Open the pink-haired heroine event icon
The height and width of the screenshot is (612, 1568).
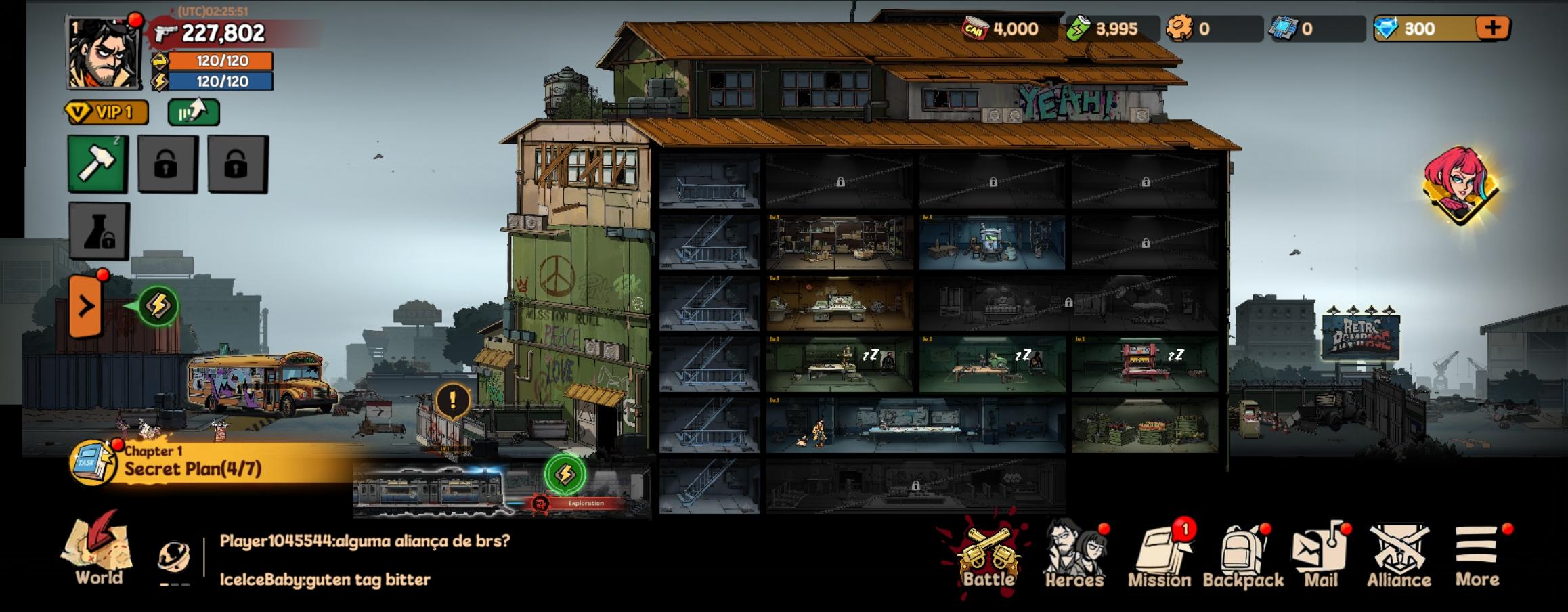click(1460, 185)
